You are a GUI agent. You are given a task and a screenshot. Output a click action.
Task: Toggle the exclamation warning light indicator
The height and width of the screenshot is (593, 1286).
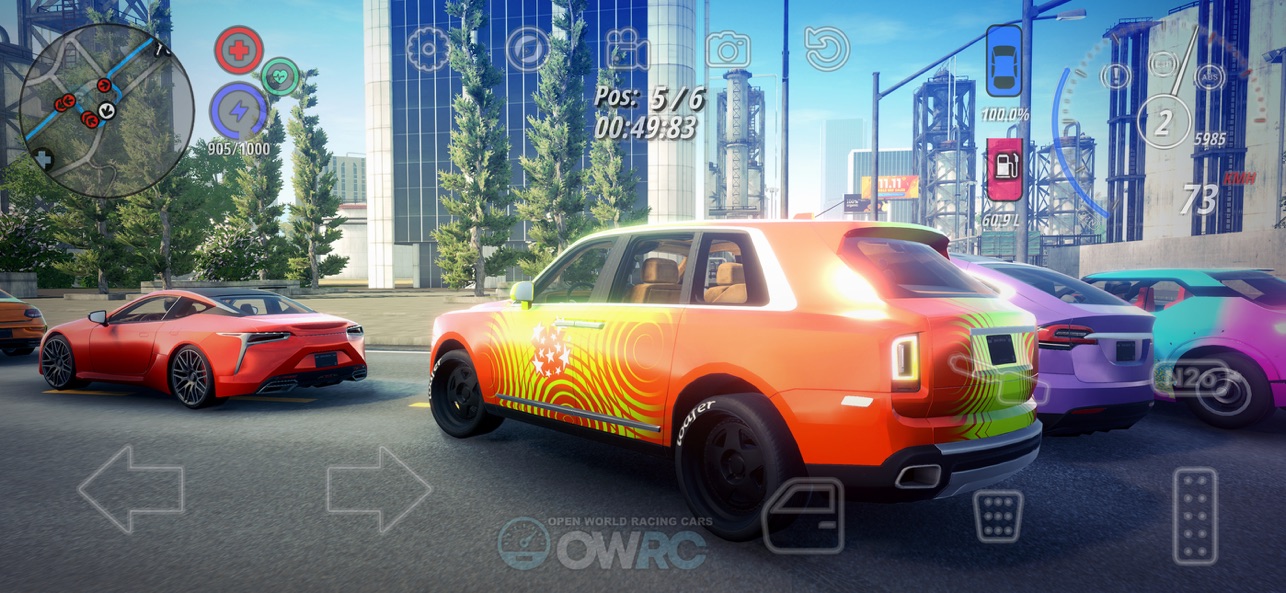[x=1116, y=76]
